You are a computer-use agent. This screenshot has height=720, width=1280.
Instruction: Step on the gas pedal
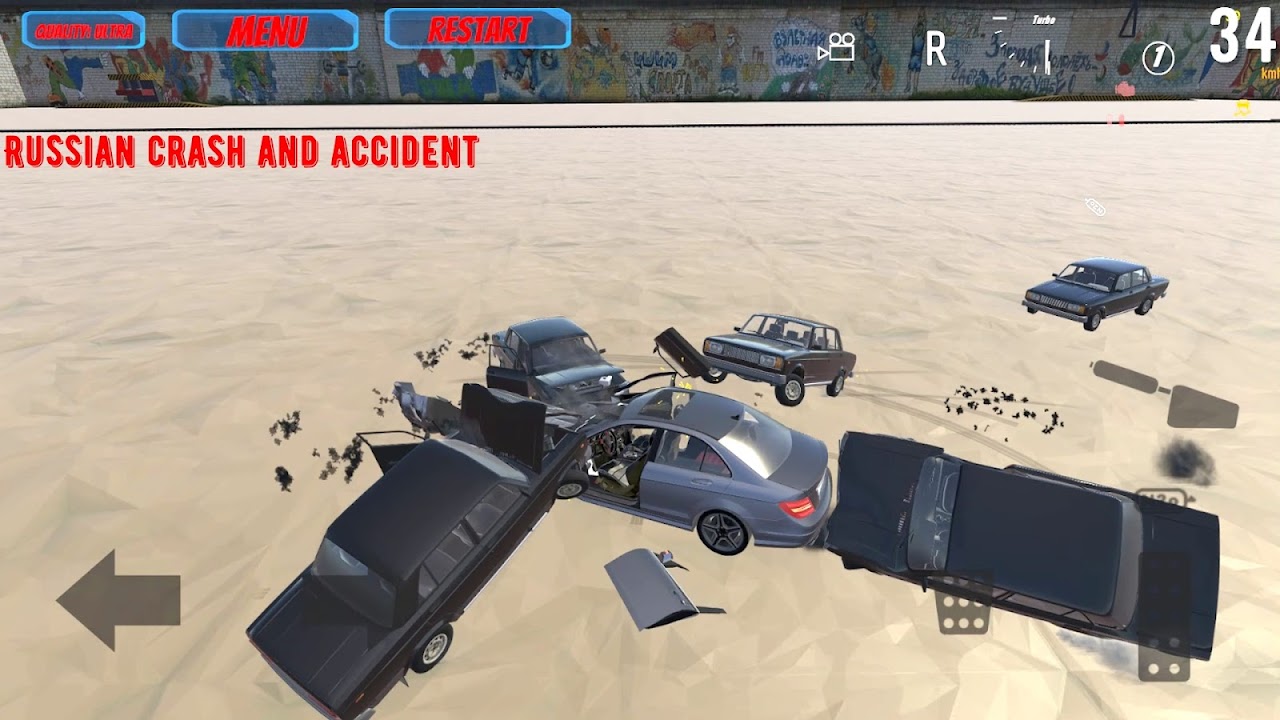point(1165,616)
